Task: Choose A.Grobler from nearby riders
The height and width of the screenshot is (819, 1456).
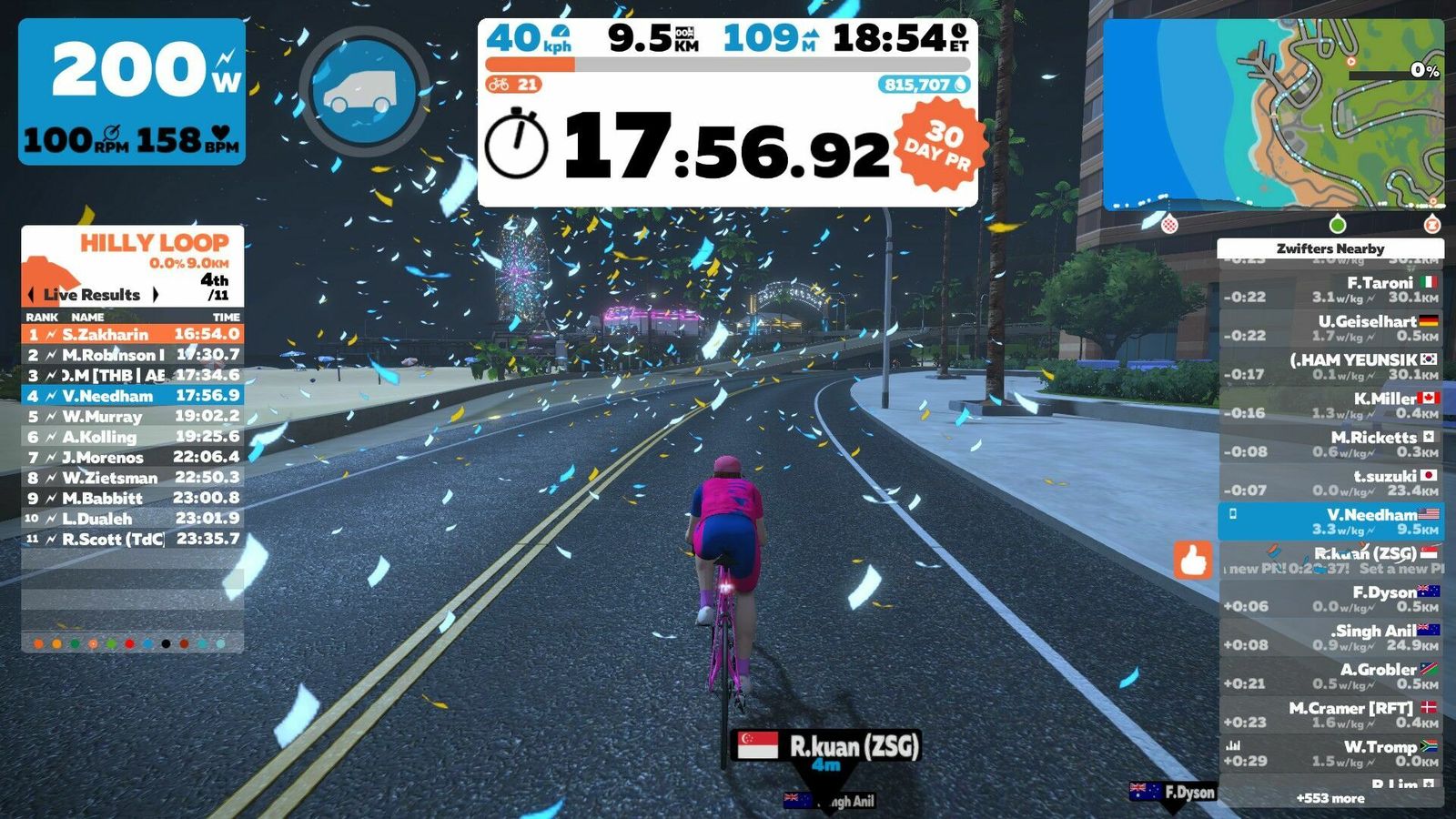Action: coord(1330,676)
